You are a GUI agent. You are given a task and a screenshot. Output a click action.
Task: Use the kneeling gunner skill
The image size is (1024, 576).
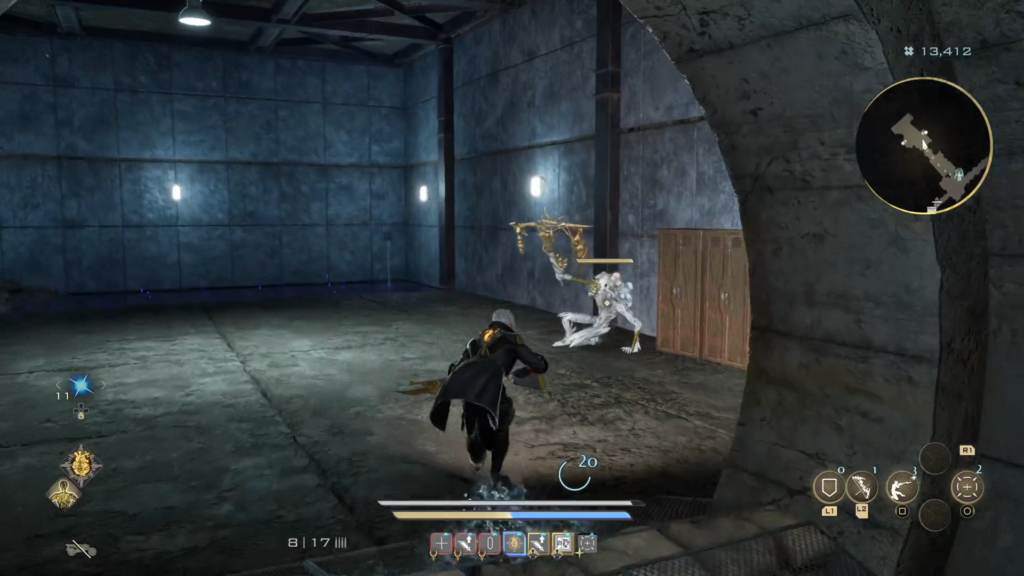pos(902,487)
